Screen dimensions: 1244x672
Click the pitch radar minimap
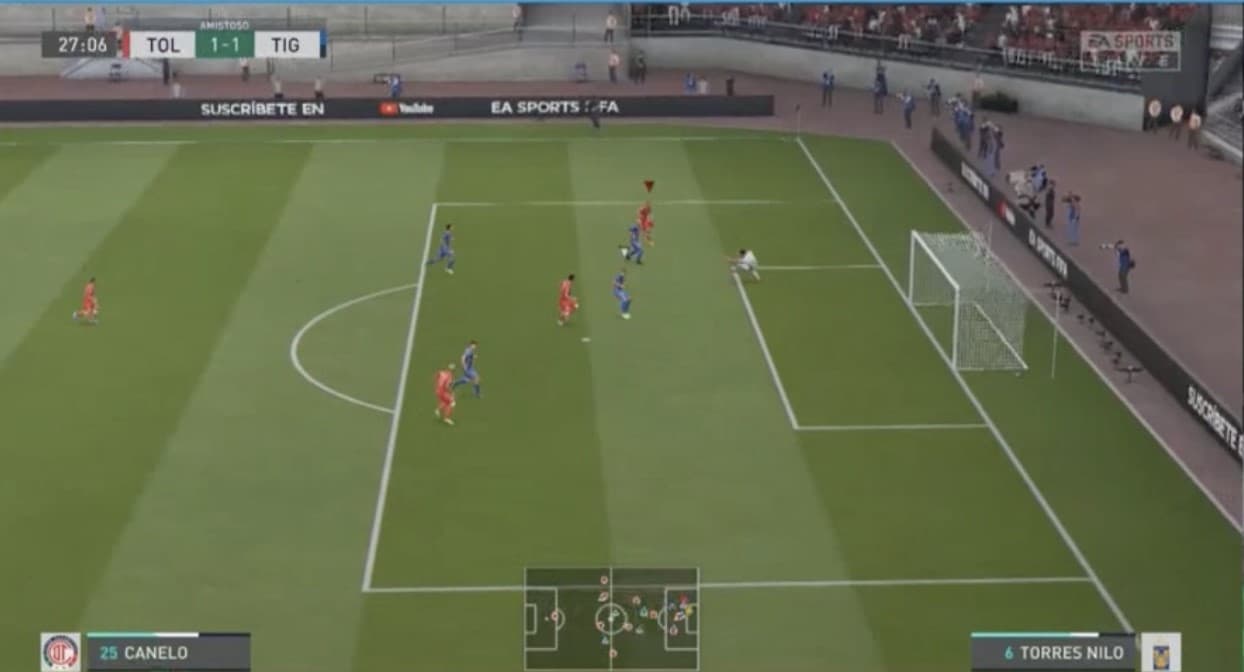[611, 618]
